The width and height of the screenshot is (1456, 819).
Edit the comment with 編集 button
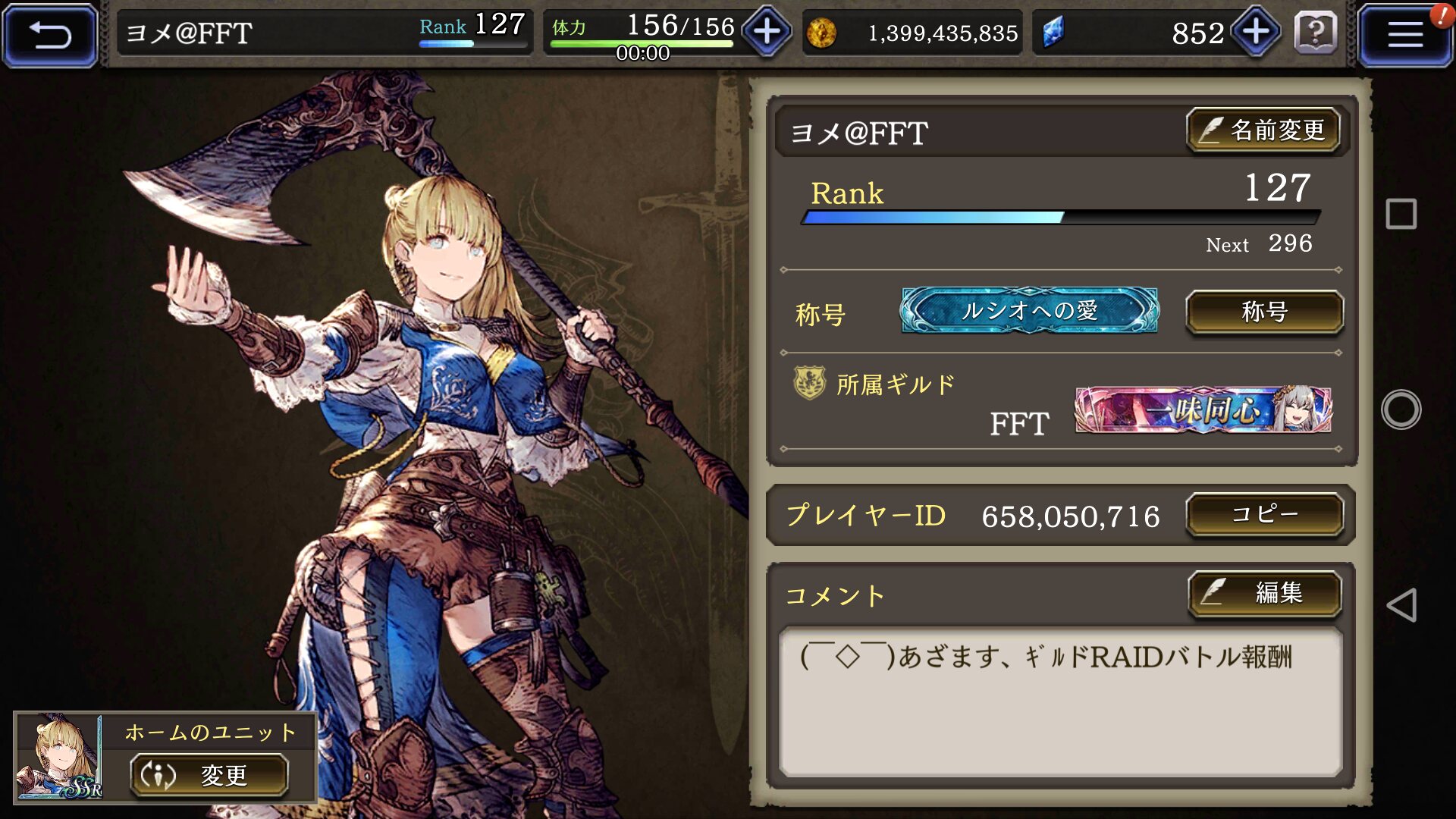[x=1264, y=593]
